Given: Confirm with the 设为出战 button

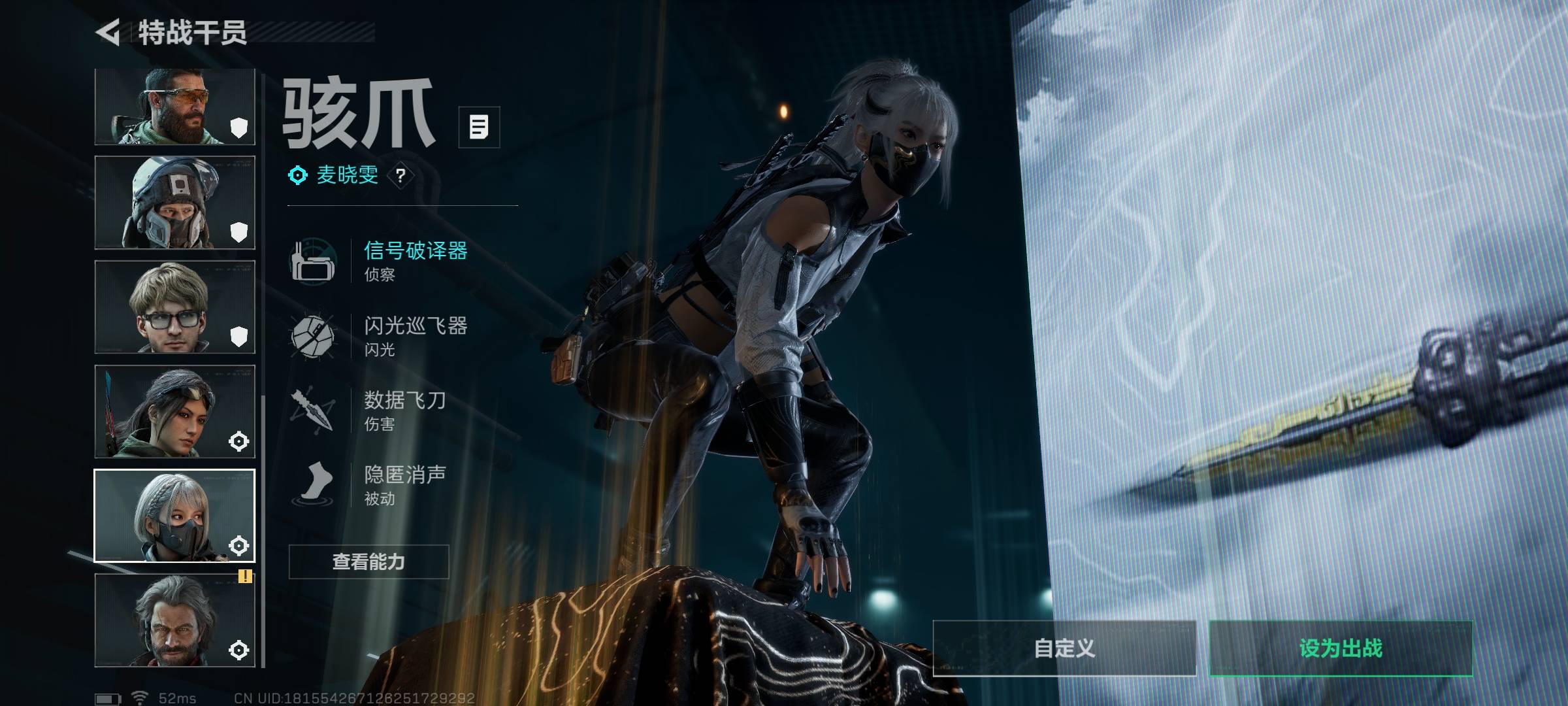Looking at the screenshot, I should point(1341,648).
